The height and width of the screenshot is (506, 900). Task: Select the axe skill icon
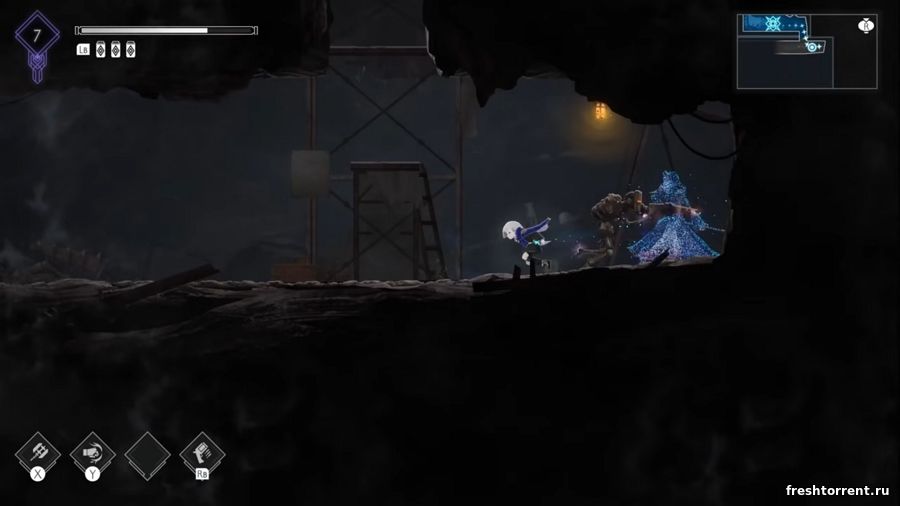coord(38,452)
